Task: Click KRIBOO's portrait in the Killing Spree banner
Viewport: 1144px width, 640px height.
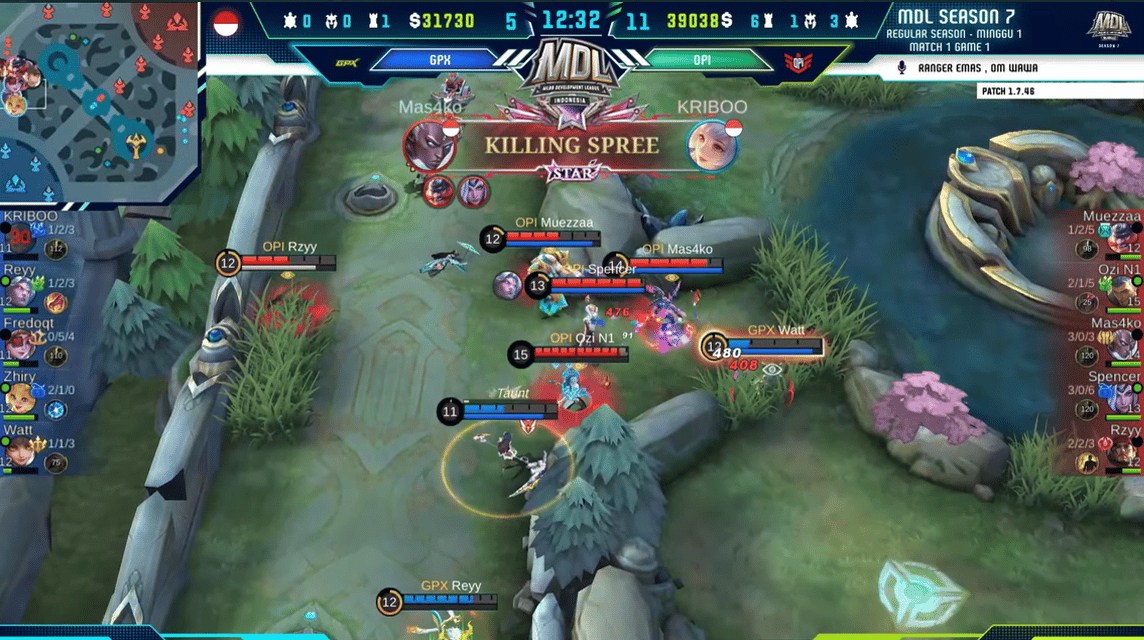Action: [x=712, y=146]
